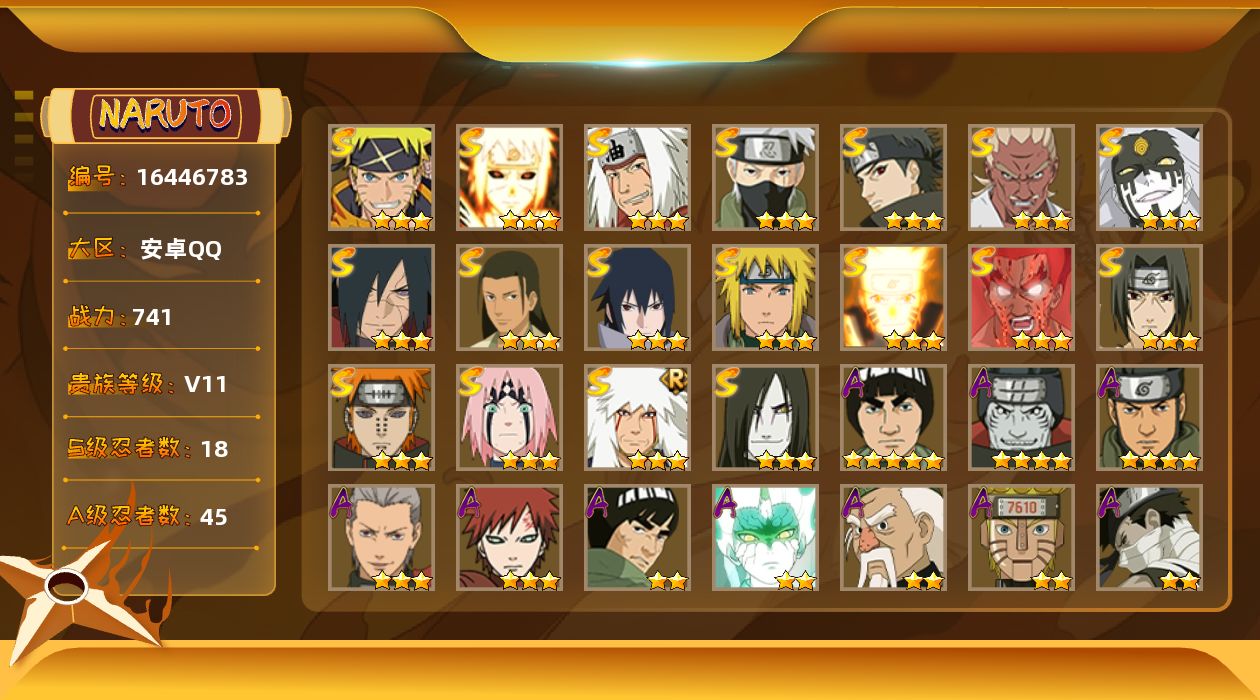Image resolution: width=1260 pixels, height=700 pixels.
Task: Select the Sasuke ninja card
Action: tap(637, 297)
